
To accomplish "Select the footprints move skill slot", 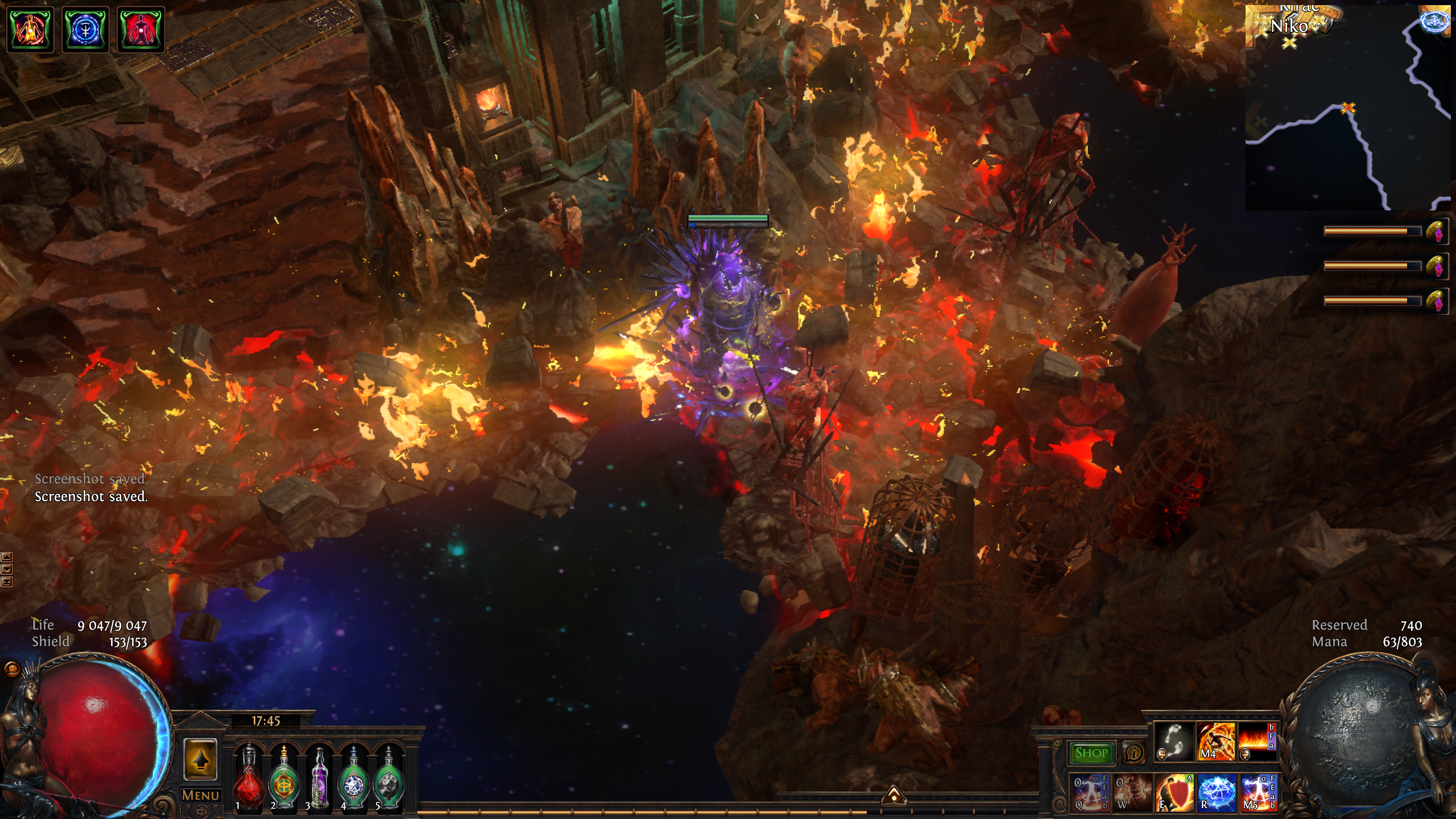I will (1174, 742).
